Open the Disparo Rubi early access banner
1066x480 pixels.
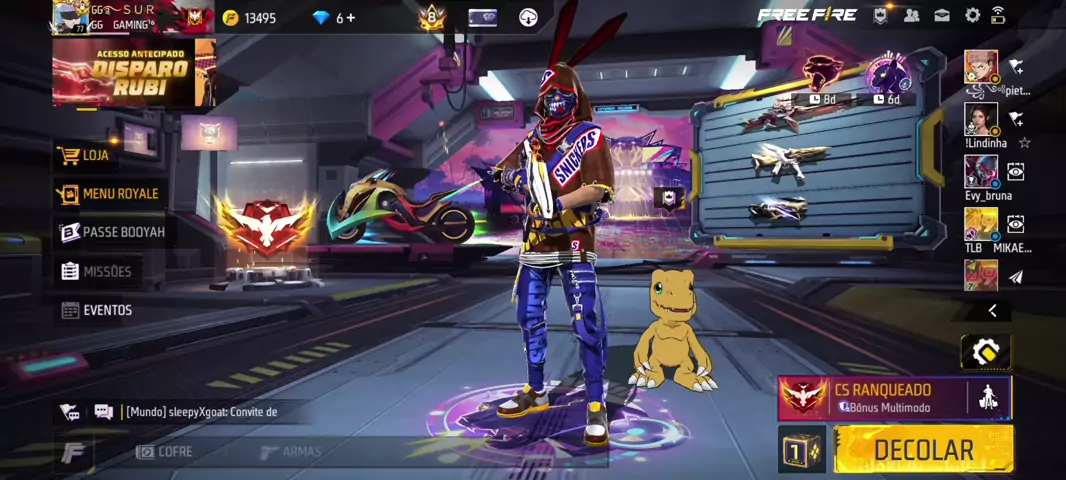[x=133, y=72]
